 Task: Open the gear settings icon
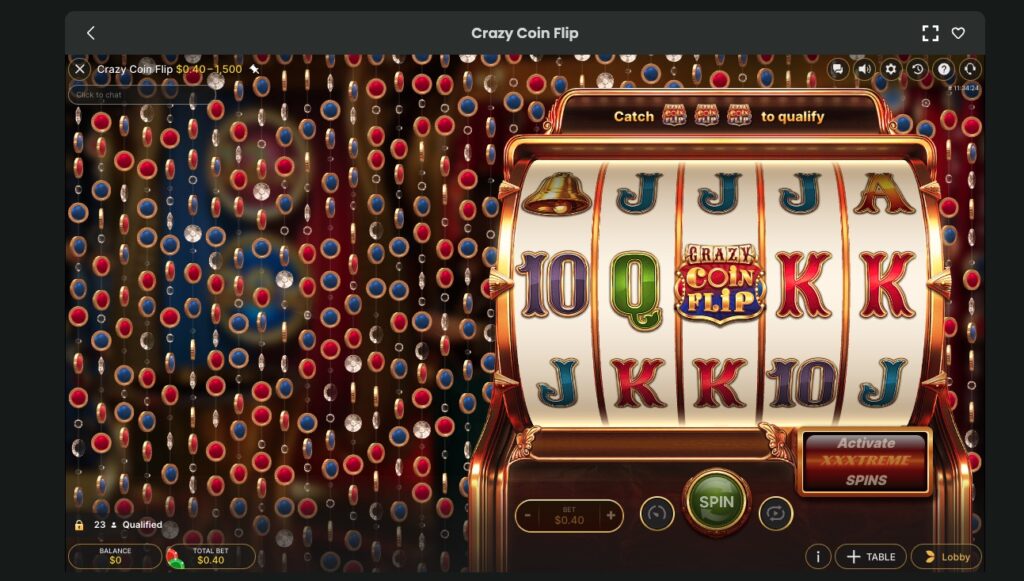coord(891,69)
